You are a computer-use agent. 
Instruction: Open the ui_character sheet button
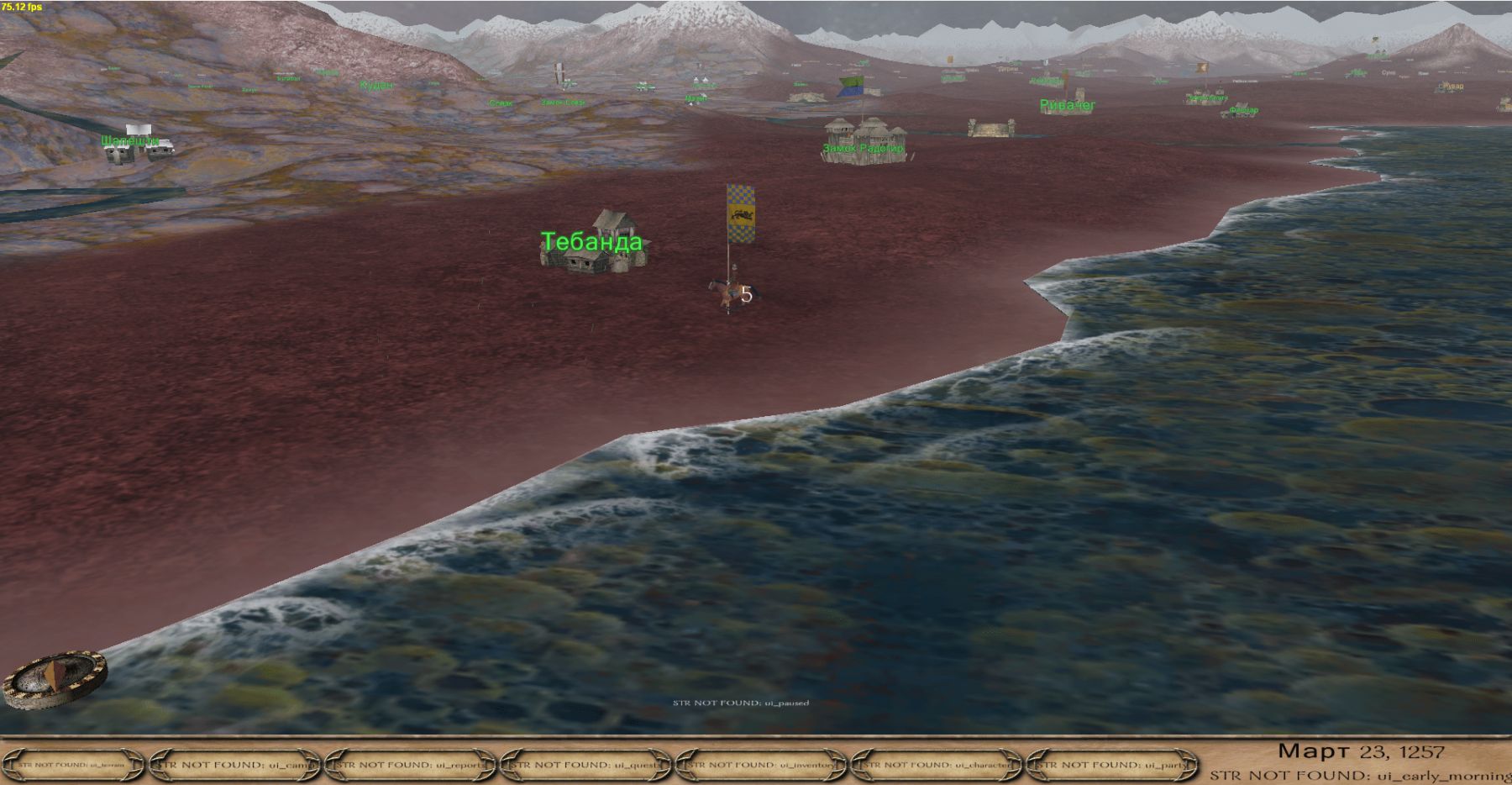(x=938, y=765)
